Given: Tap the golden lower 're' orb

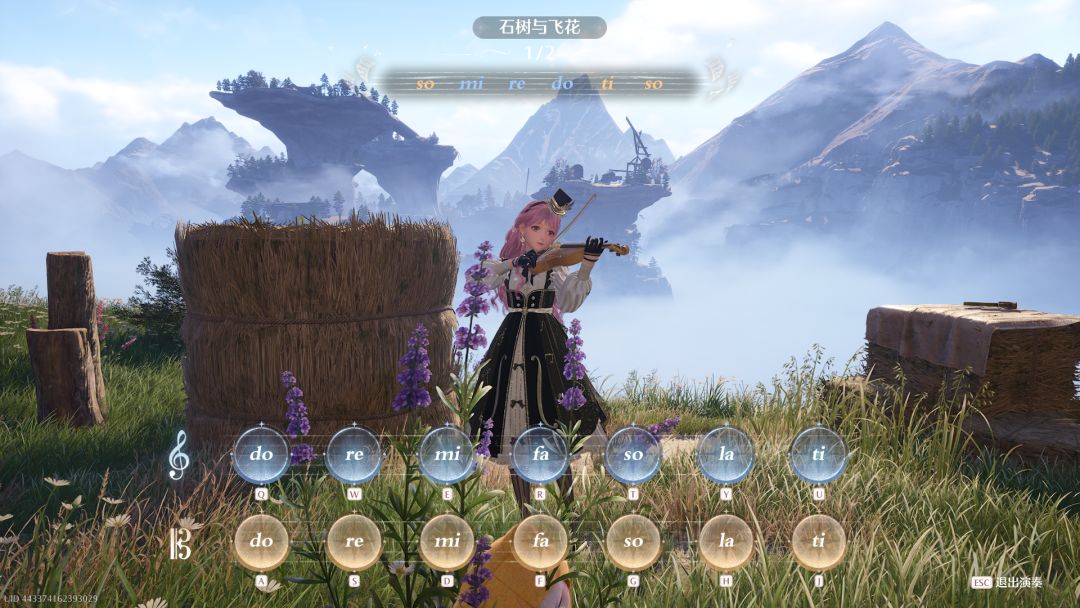Looking at the screenshot, I should [x=354, y=541].
